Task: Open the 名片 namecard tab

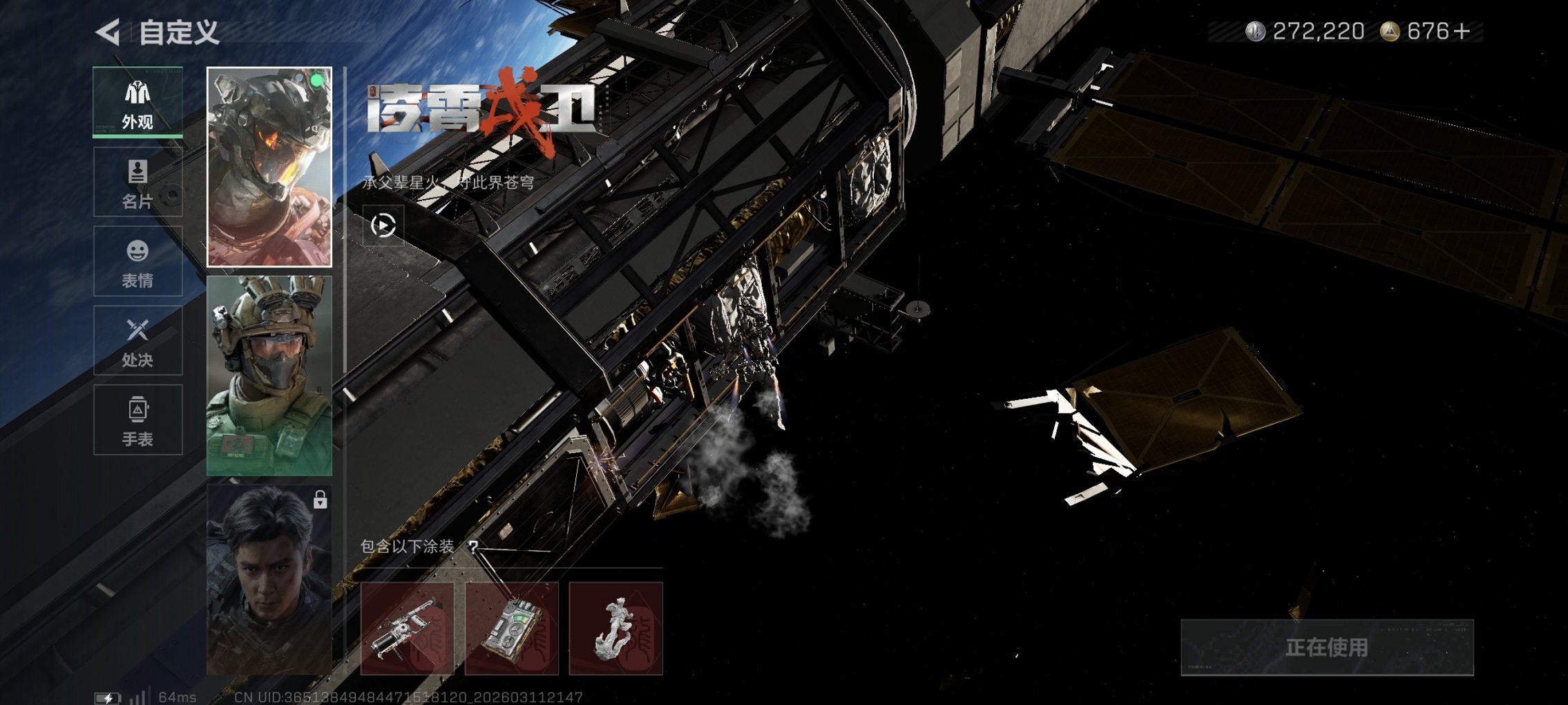Action: coord(137,182)
